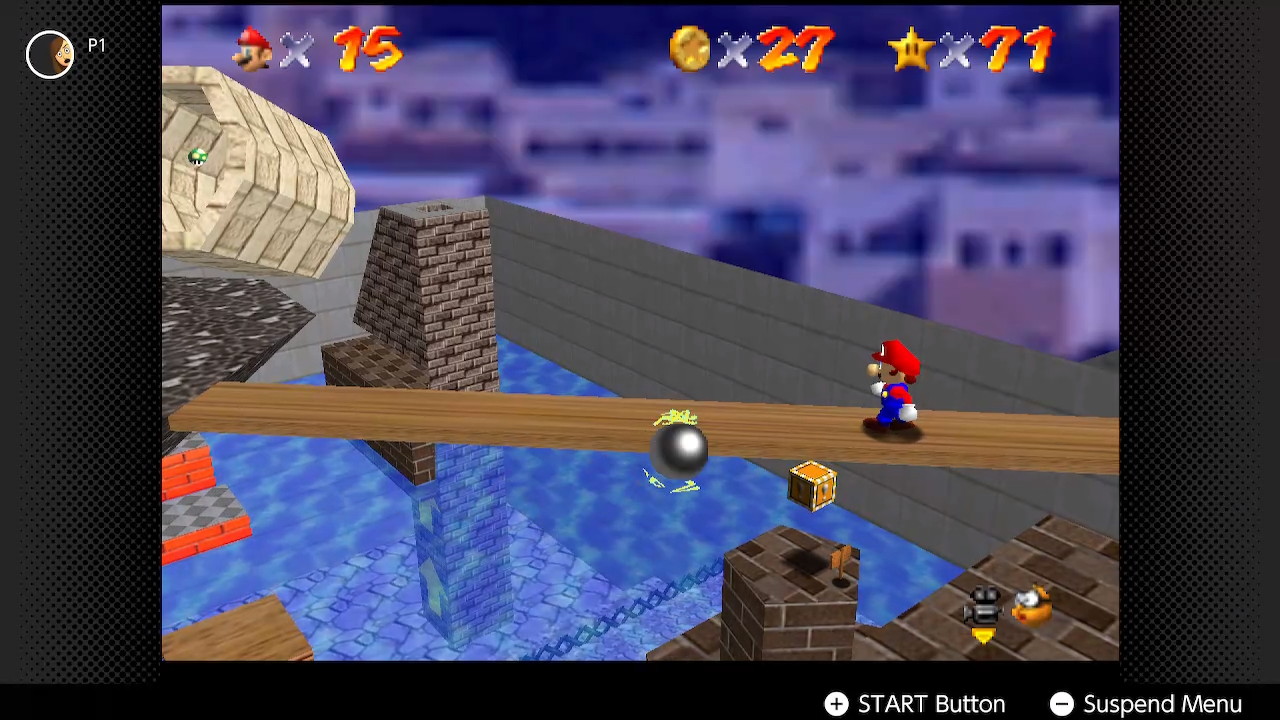
Task: Click the power star icon in the HUD
Action: (913, 52)
